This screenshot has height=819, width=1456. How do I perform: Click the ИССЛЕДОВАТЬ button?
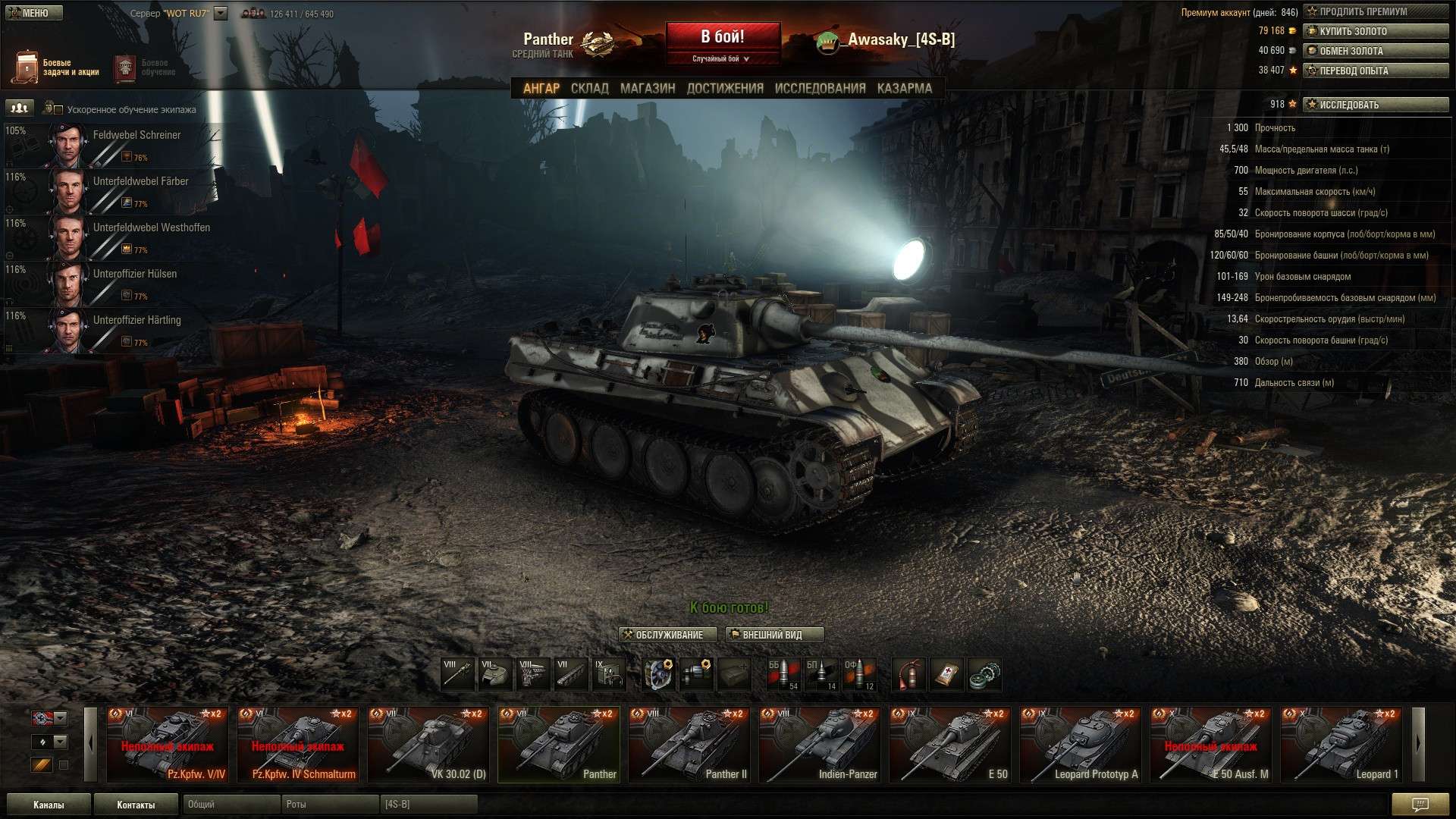click(1375, 105)
